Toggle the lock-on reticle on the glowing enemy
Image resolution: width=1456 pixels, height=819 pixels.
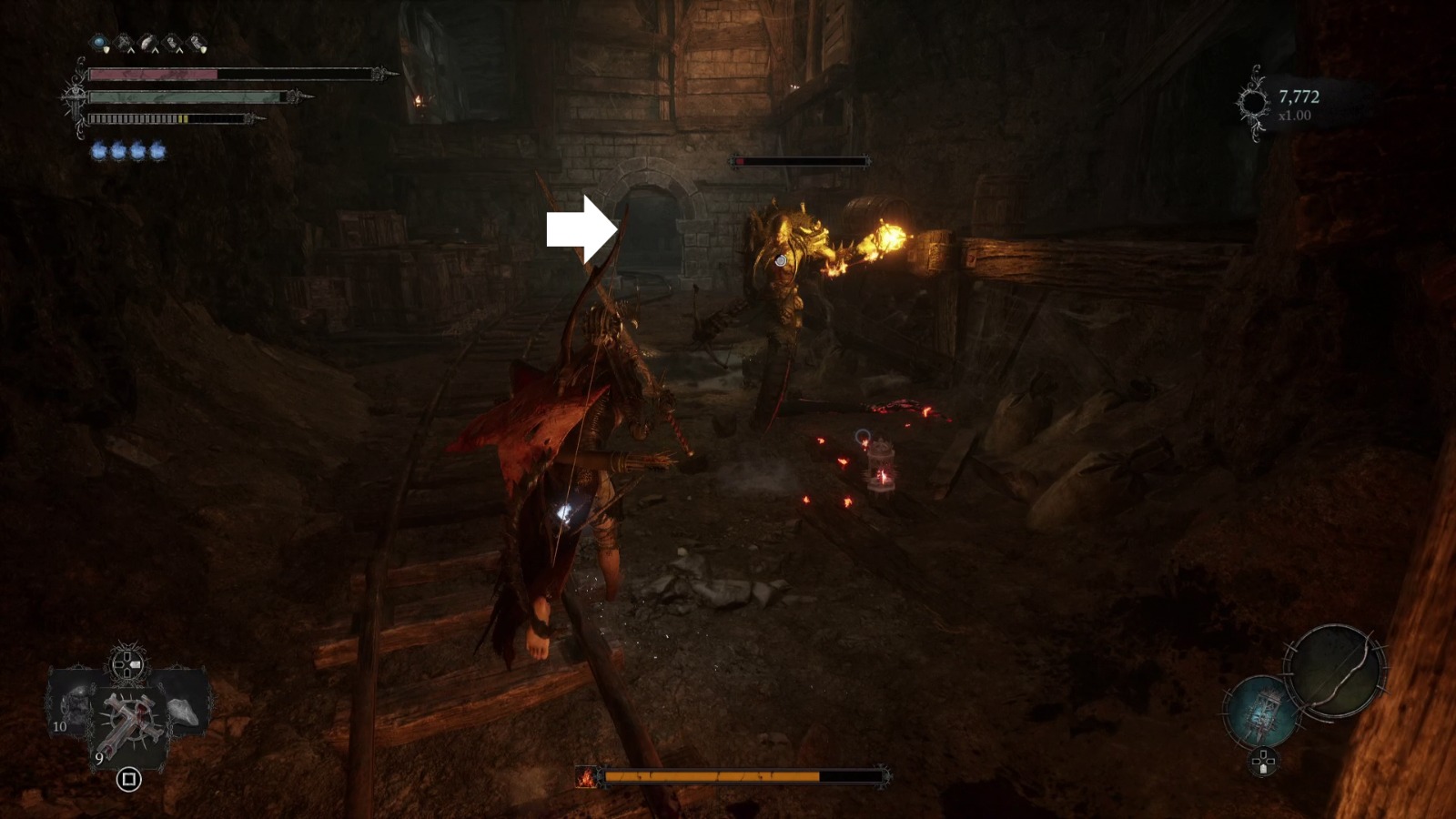(781, 261)
